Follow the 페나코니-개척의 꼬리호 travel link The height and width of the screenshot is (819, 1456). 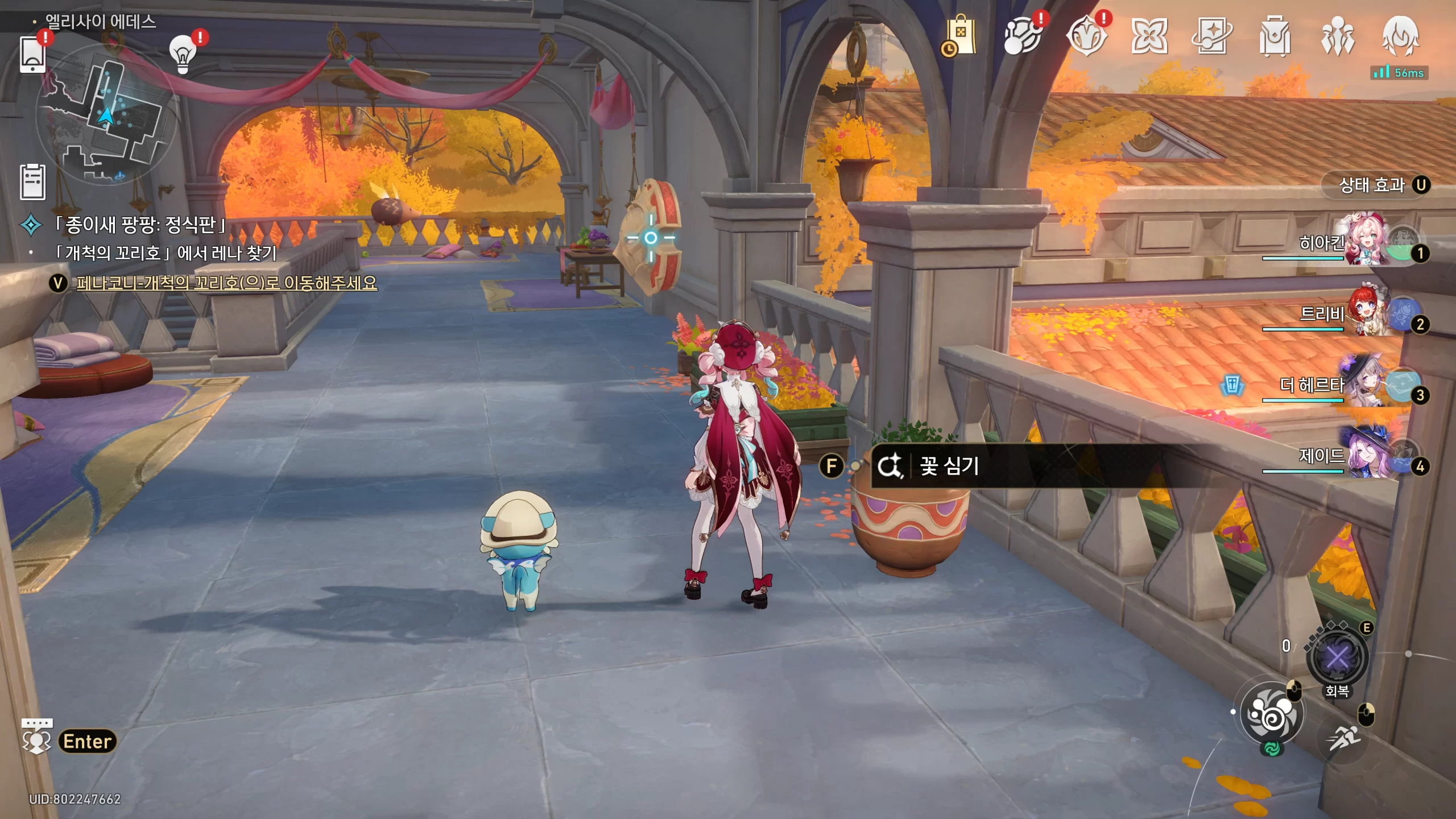[x=226, y=283]
